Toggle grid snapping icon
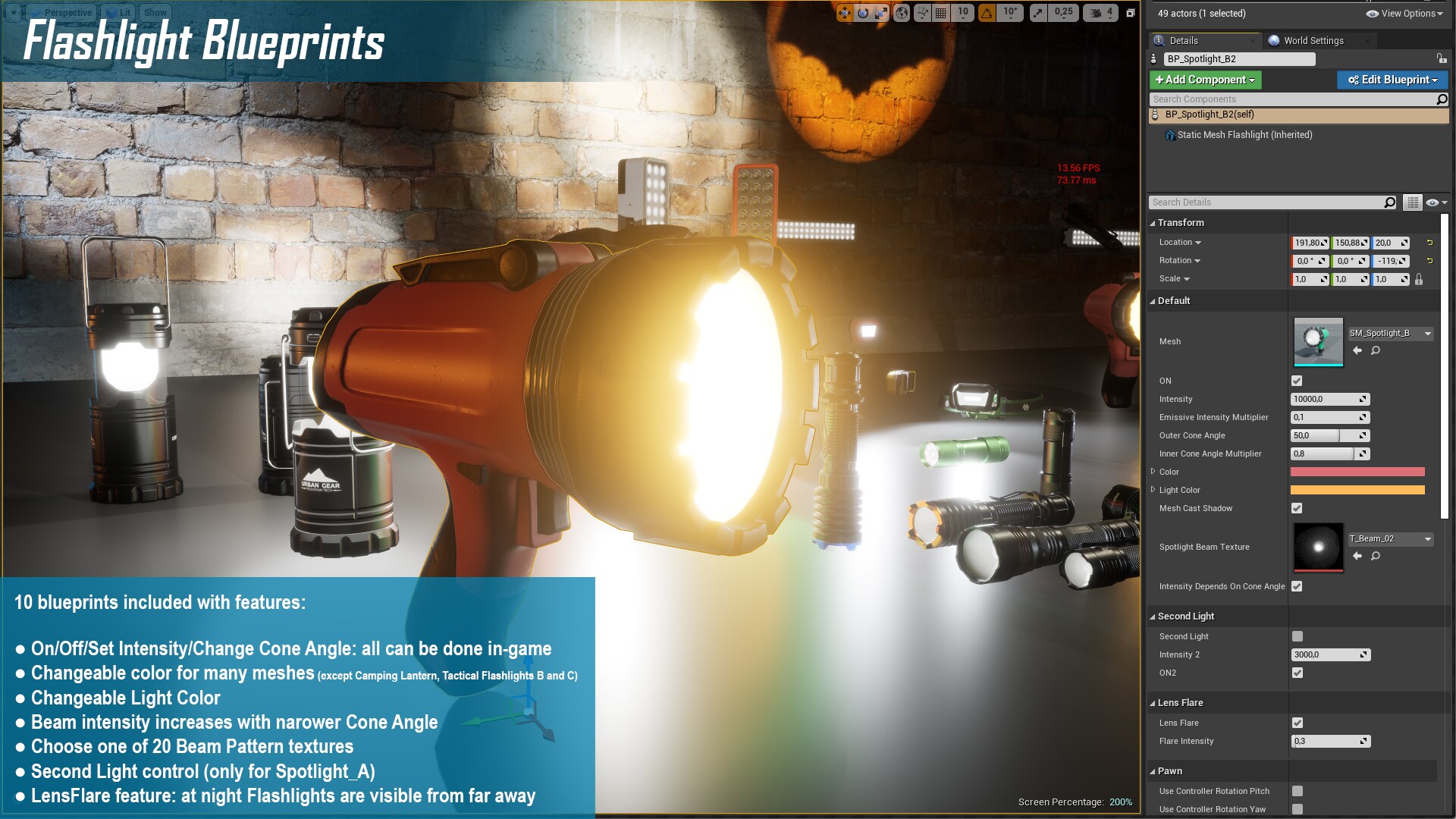Viewport: 1456px width, 819px height. click(940, 13)
